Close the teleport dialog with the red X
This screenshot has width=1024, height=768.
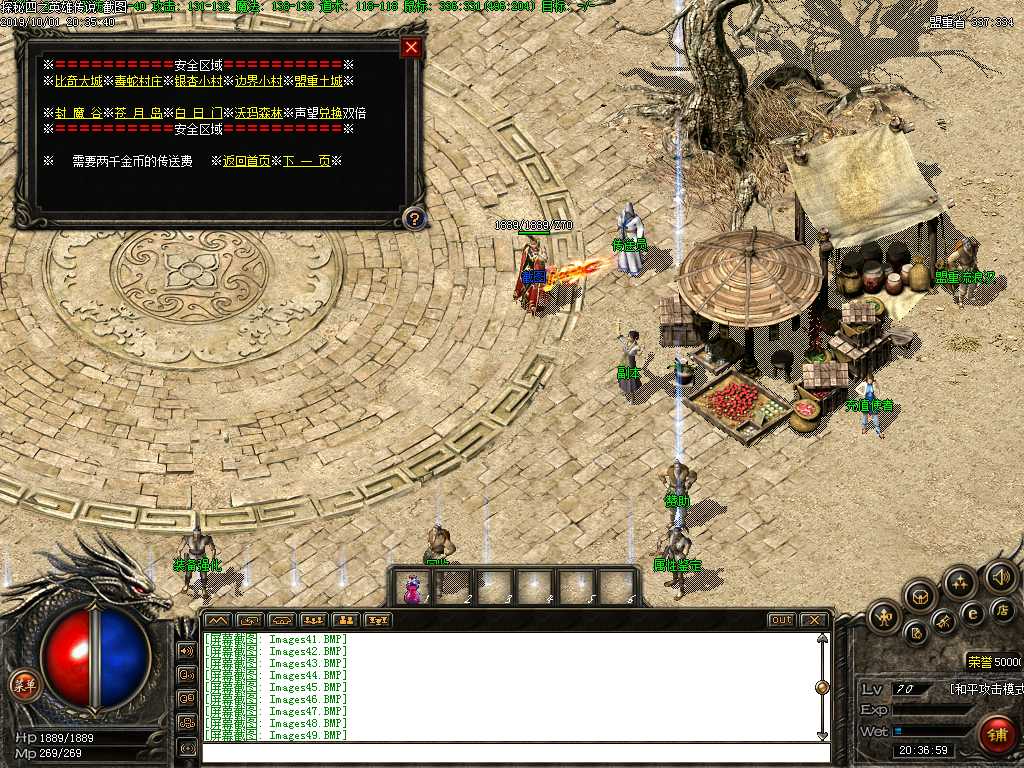click(x=410, y=48)
